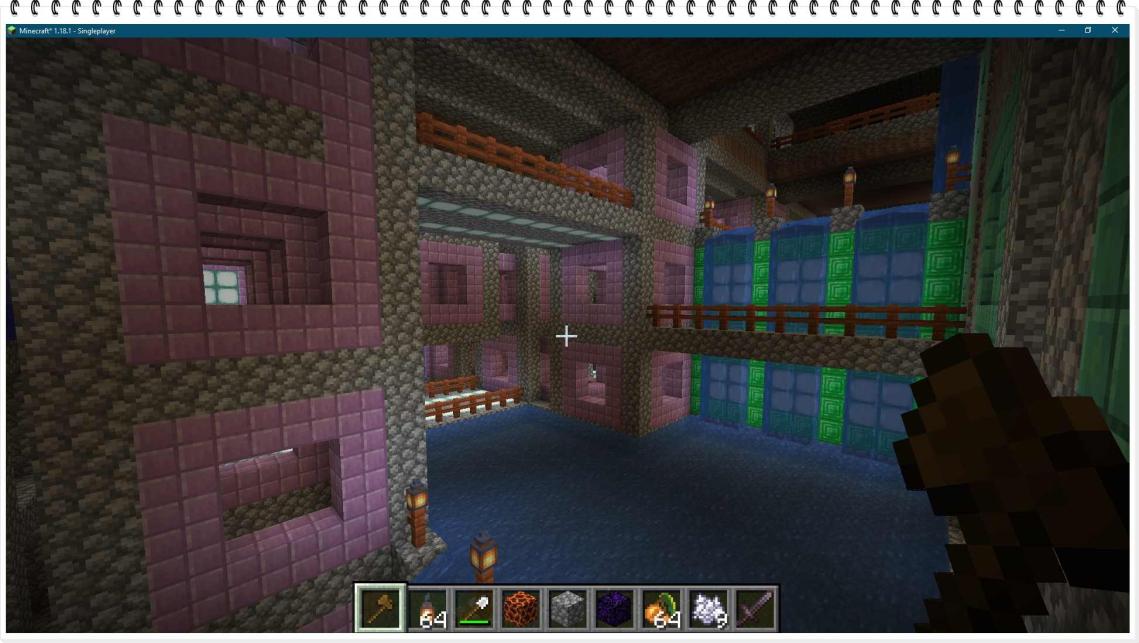
Task: Switch to the dark sword slot
Action: point(753,608)
